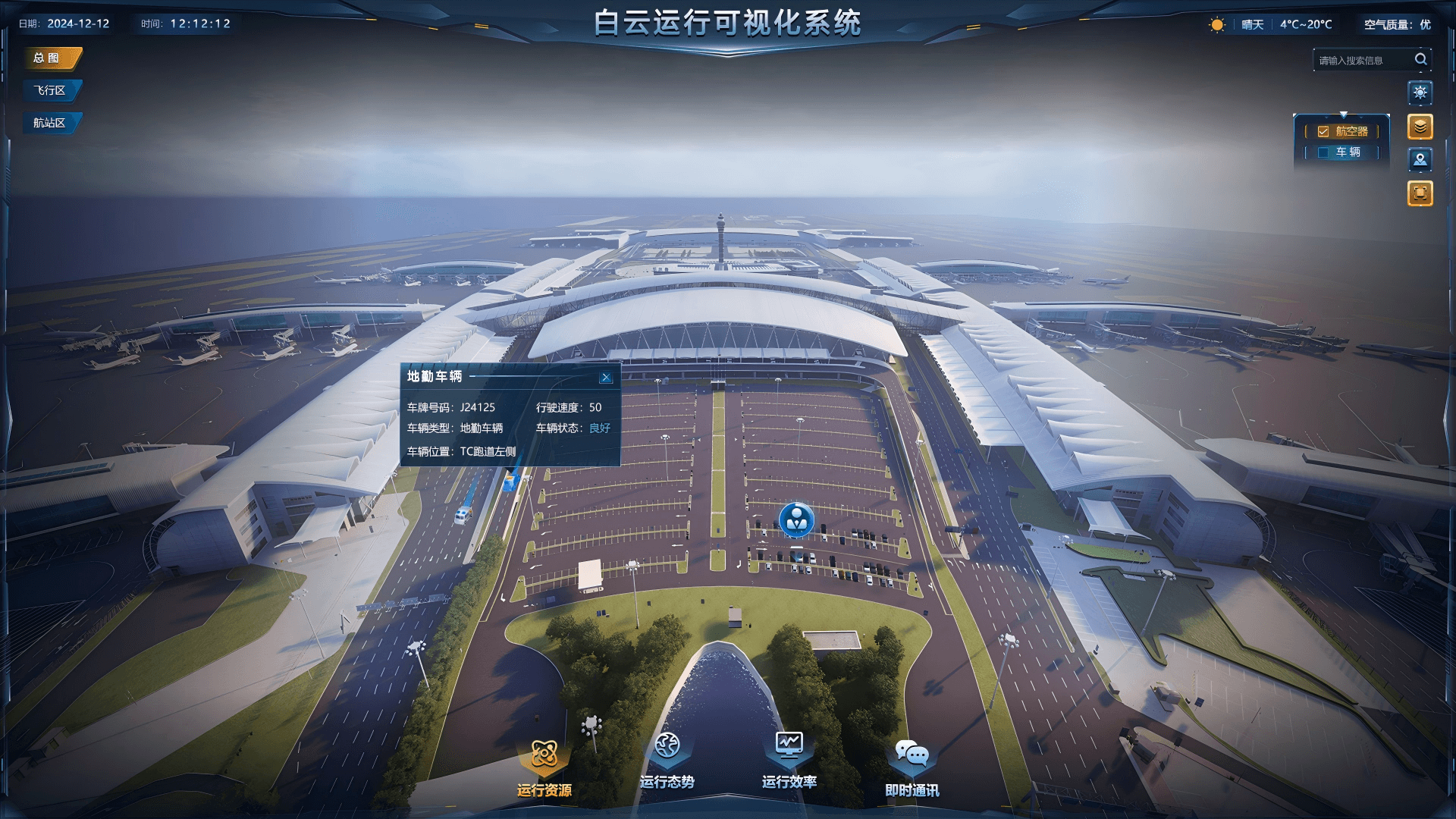1456x819 pixels.
Task: Open the 运行资源 resources menu
Action: pyautogui.click(x=544, y=767)
